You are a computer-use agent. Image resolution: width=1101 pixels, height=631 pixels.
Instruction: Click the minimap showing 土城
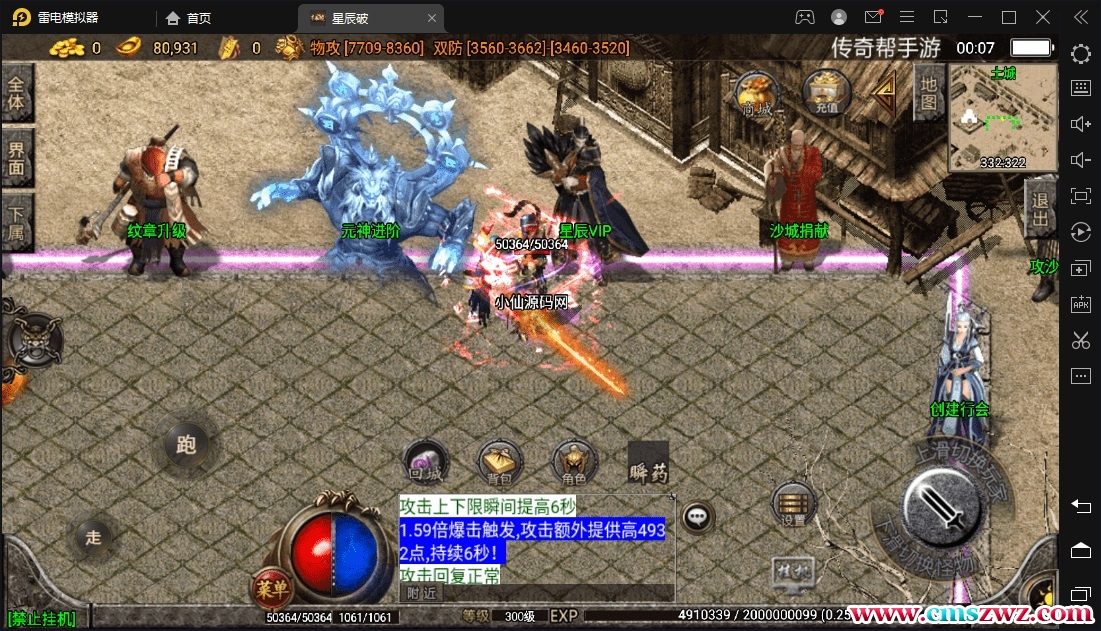pos(1003,118)
